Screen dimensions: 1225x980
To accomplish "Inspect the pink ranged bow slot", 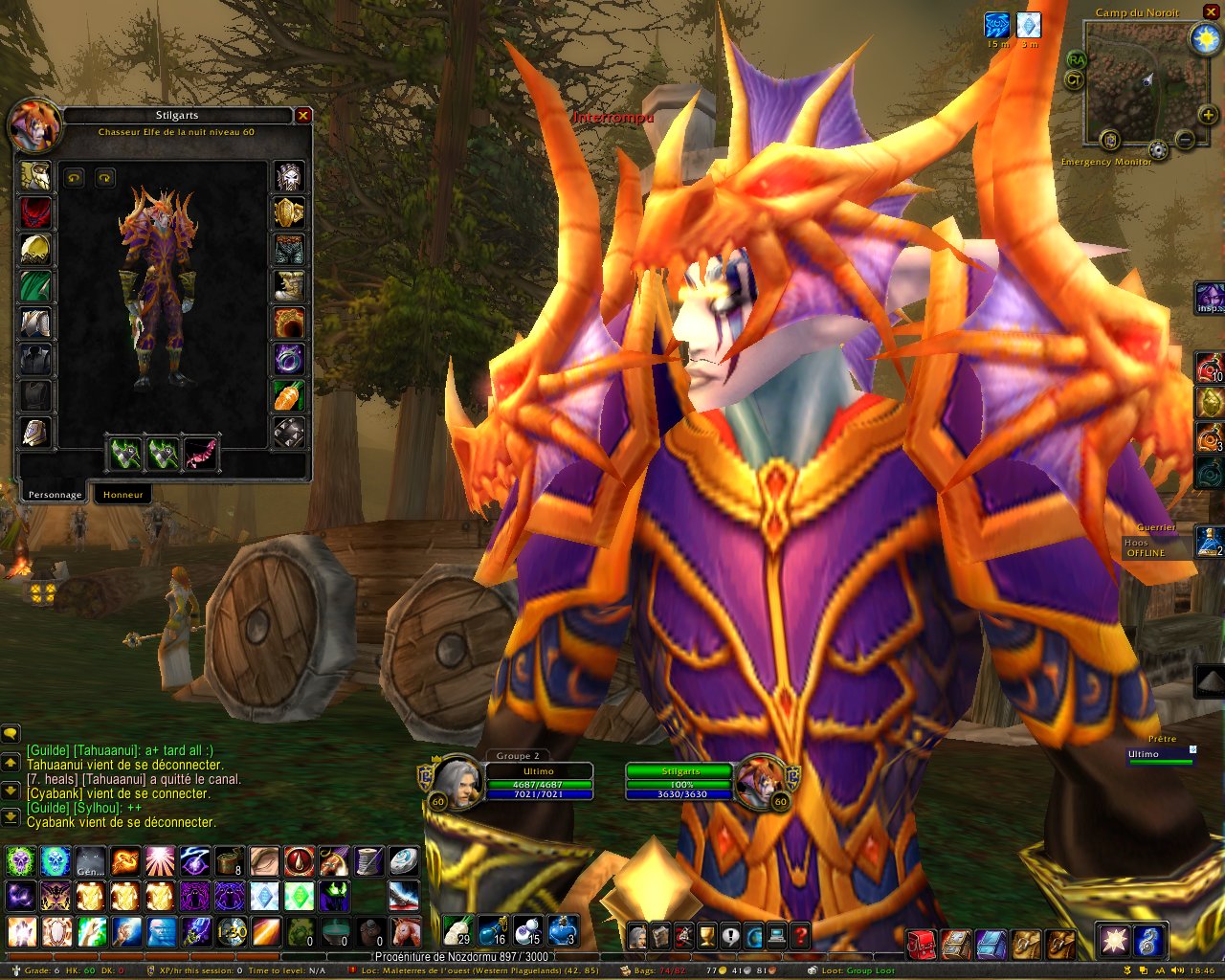I will click(x=200, y=454).
